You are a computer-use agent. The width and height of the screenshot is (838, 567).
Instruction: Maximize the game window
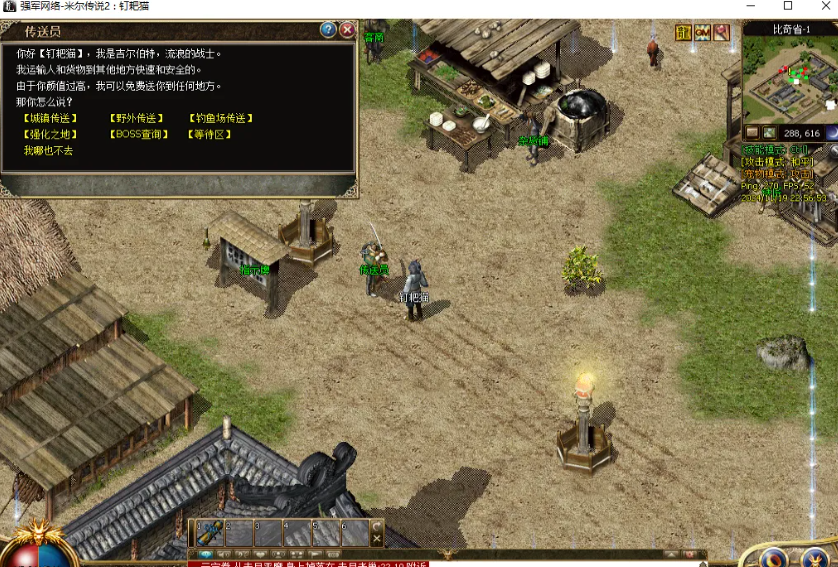coord(787,6)
